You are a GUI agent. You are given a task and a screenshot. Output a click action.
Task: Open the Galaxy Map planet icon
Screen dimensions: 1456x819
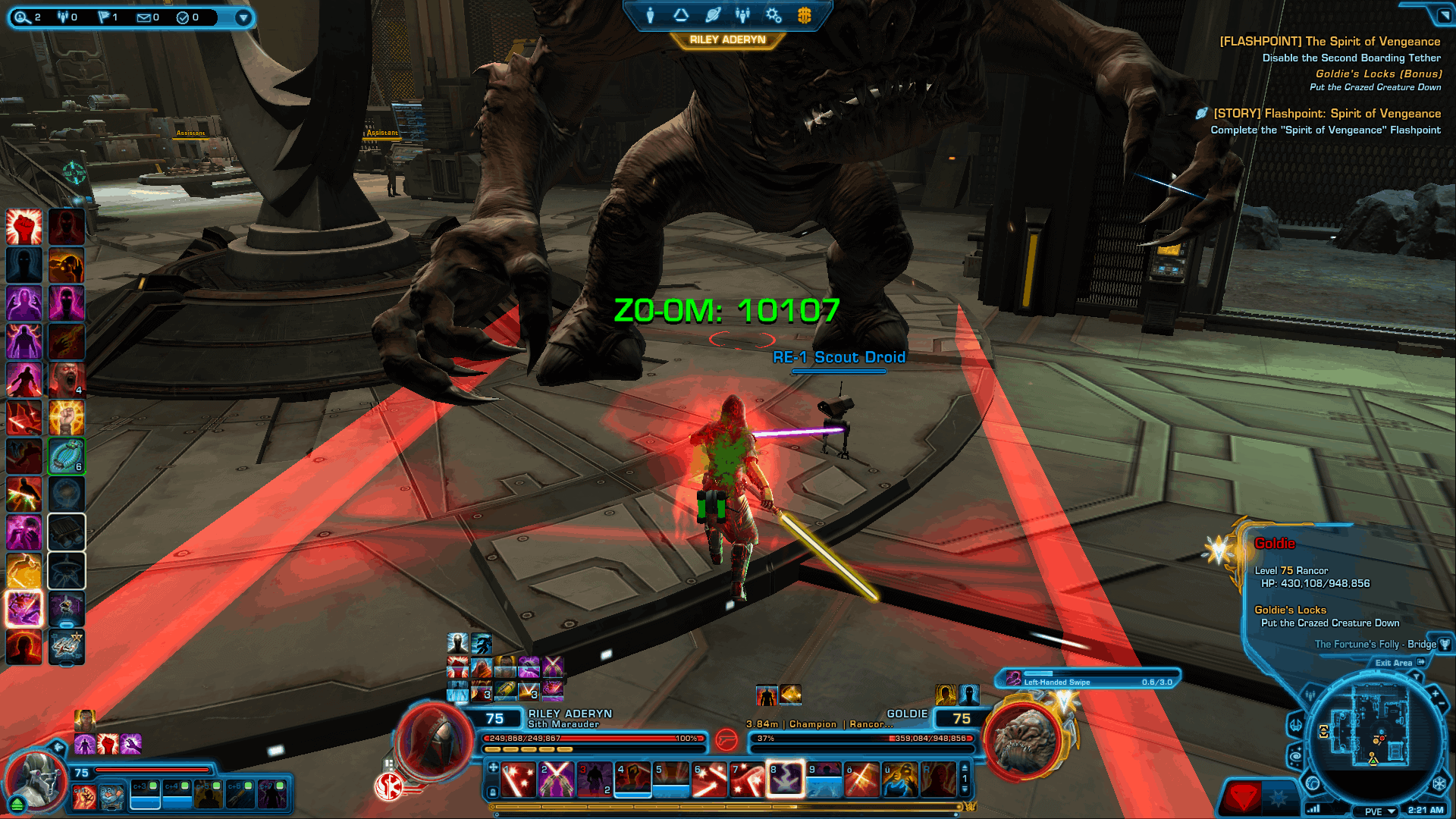pos(714,15)
